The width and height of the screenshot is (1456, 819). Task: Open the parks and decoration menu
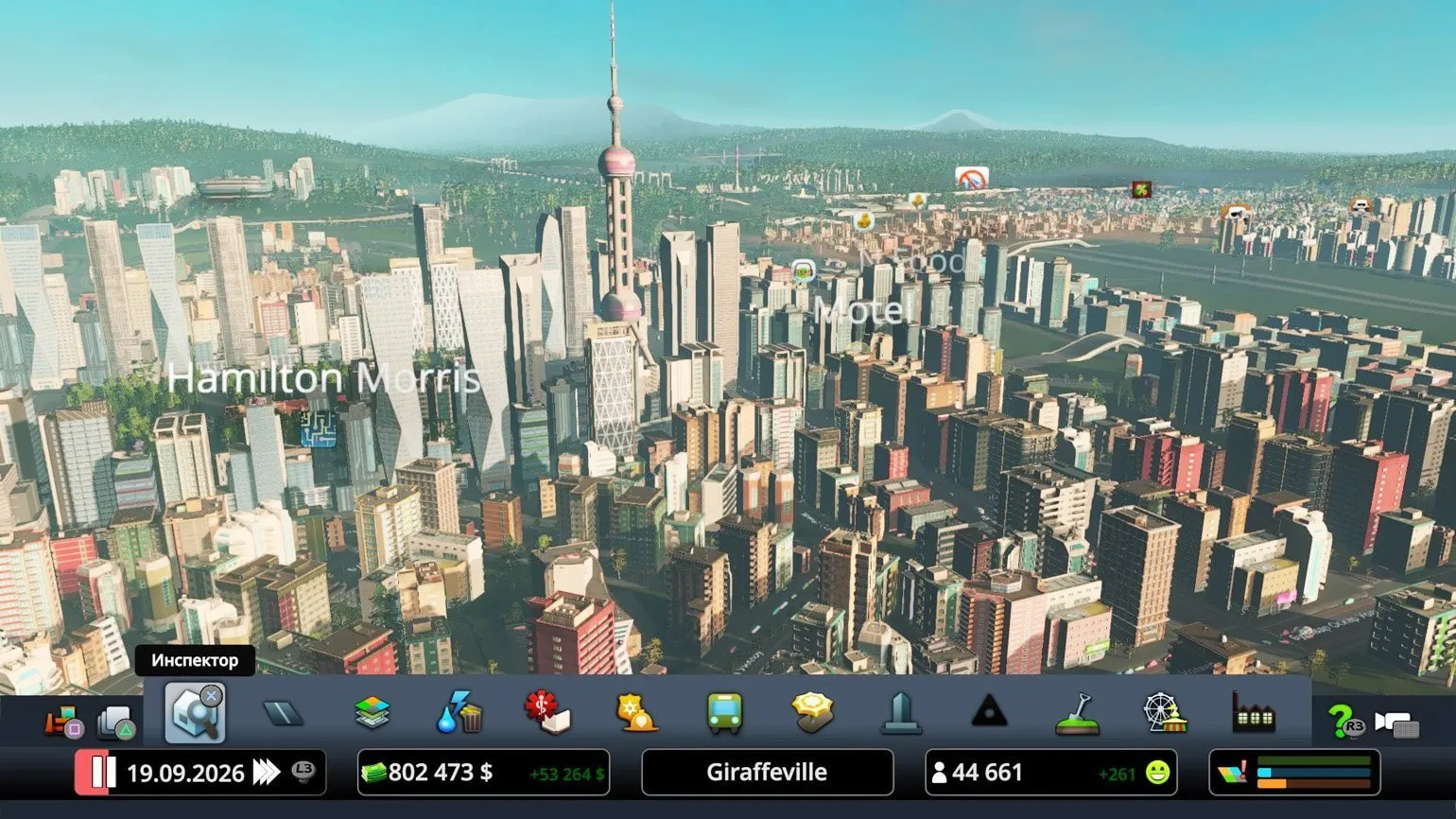(812, 713)
